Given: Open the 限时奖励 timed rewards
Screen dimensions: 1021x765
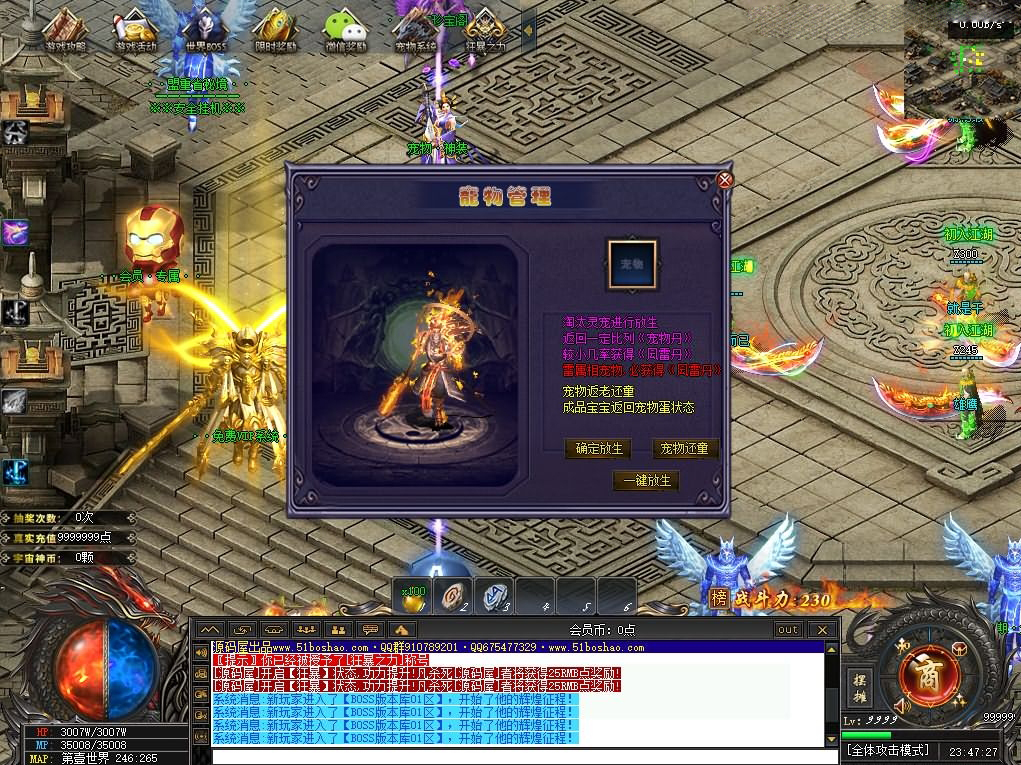Looking at the screenshot, I should 273,30.
